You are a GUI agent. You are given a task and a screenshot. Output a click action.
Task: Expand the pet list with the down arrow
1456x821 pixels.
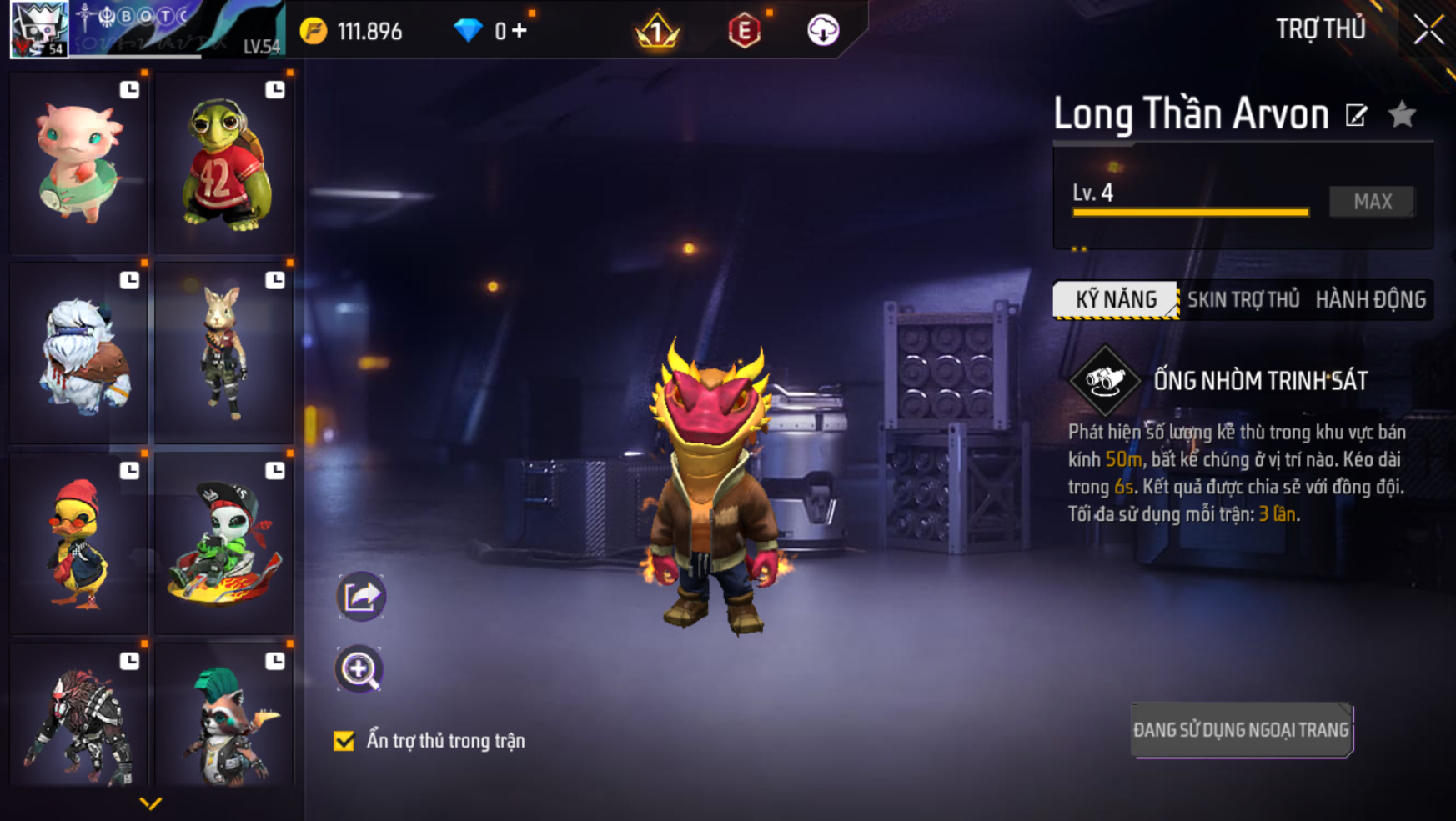pyautogui.click(x=150, y=803)
